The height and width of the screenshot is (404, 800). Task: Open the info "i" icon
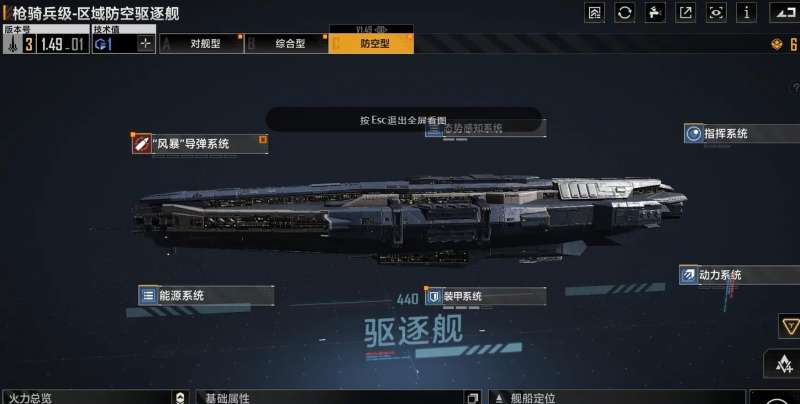(746, 12)
